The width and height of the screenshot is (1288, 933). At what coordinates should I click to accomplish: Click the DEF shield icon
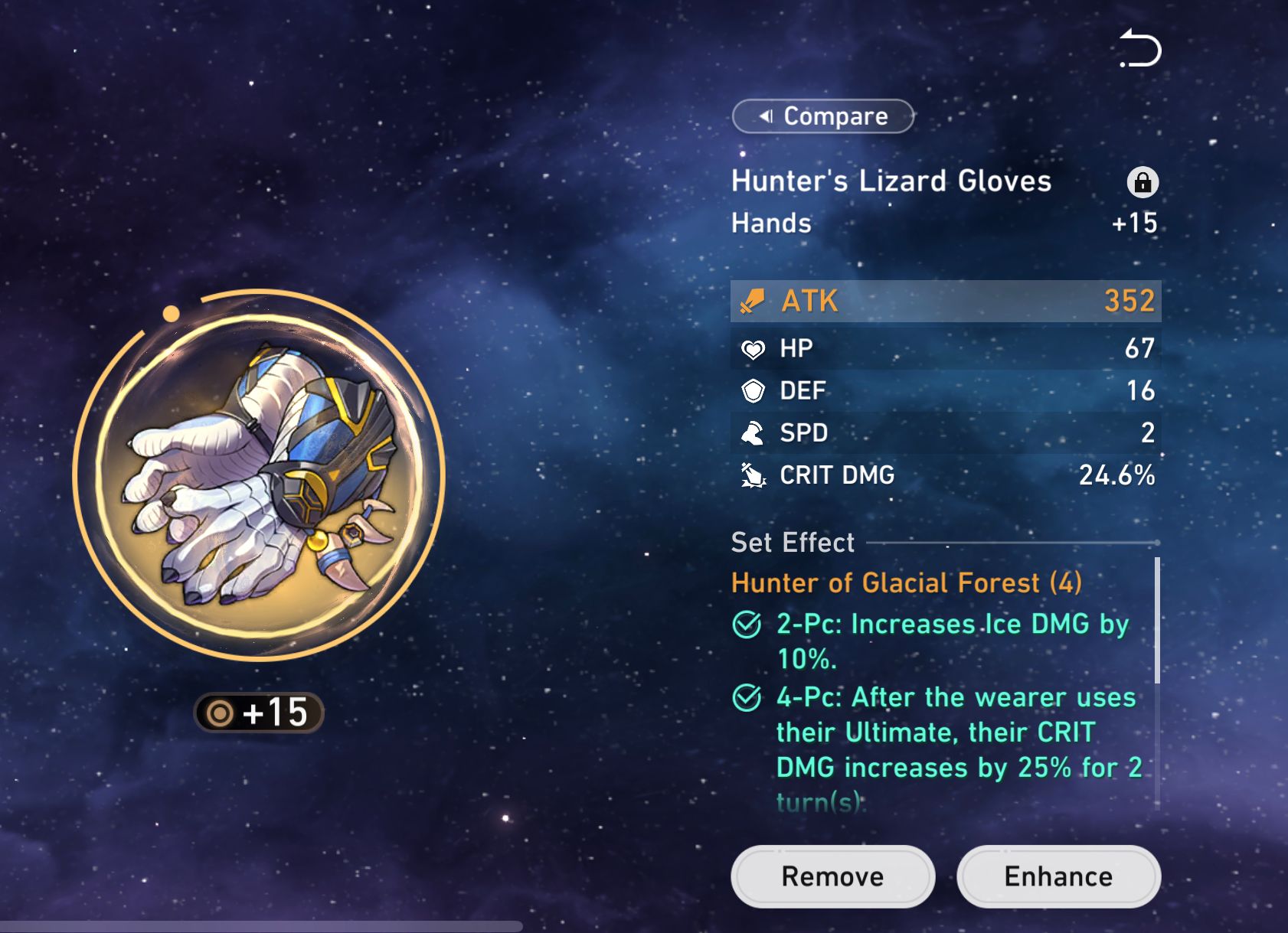click(x=755, y=391)
